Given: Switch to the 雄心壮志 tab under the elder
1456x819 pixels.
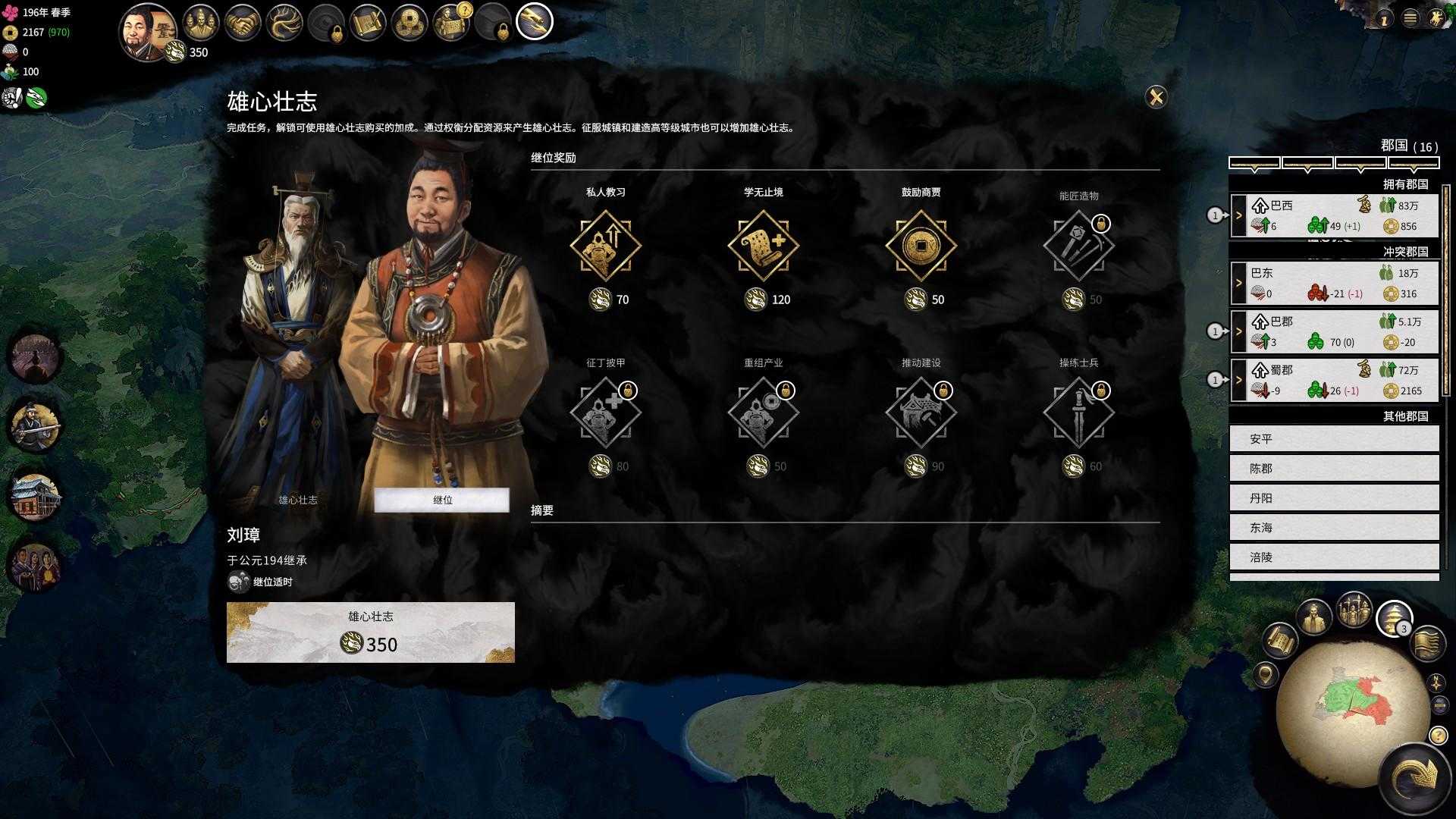Looking at the screenshot, I should click(297, 500).
